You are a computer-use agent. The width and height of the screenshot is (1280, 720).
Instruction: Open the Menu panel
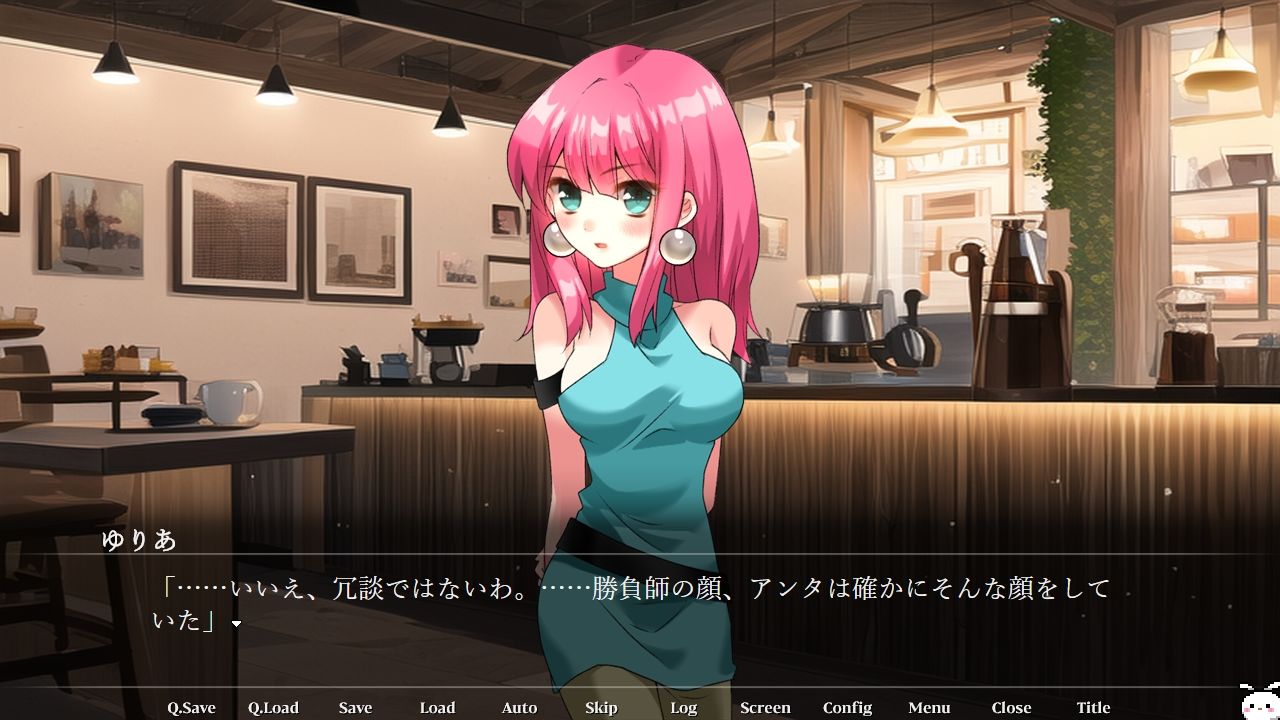coord(929,707)
